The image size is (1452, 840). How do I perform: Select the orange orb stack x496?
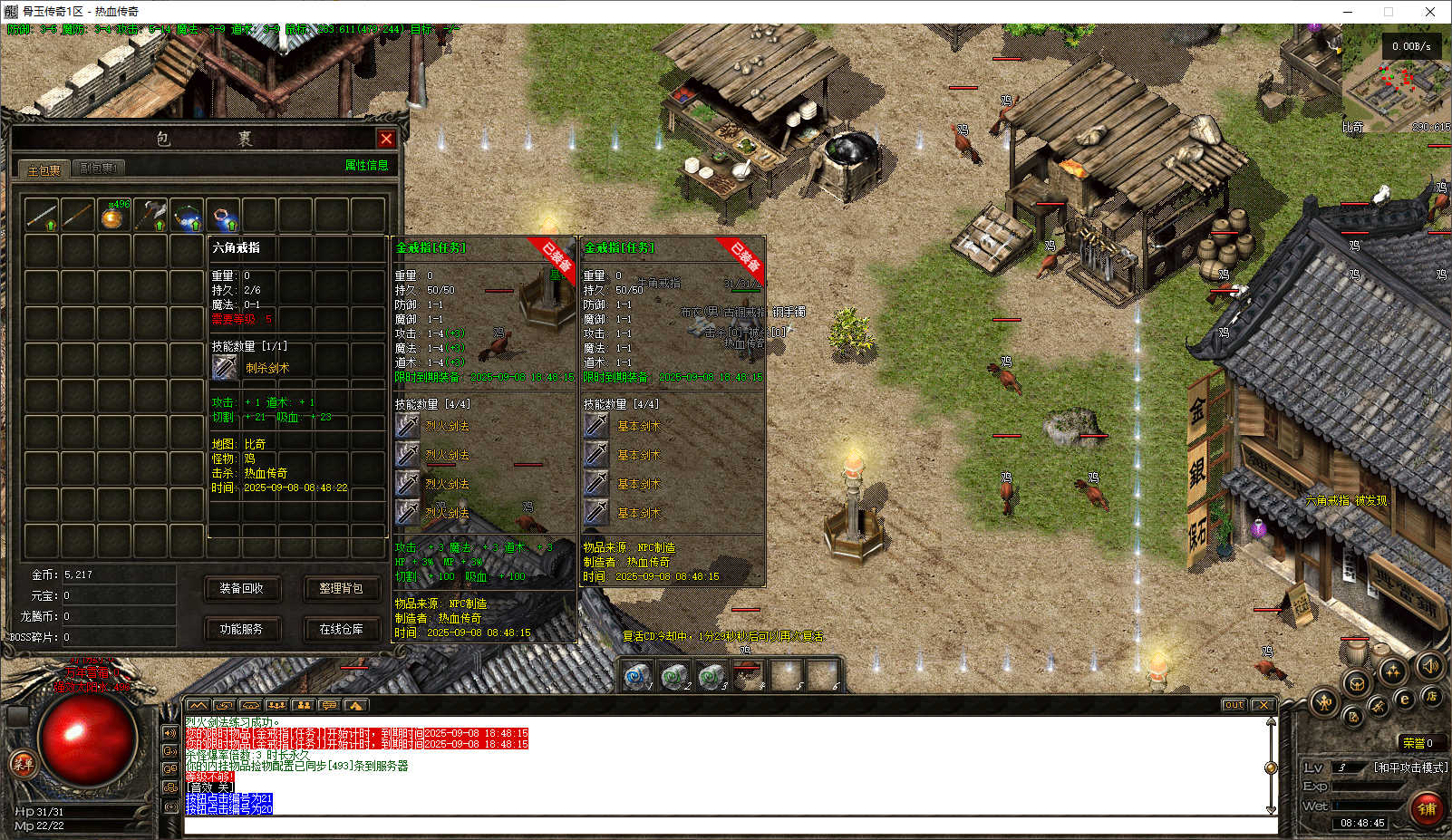click(x=113, y=216)
